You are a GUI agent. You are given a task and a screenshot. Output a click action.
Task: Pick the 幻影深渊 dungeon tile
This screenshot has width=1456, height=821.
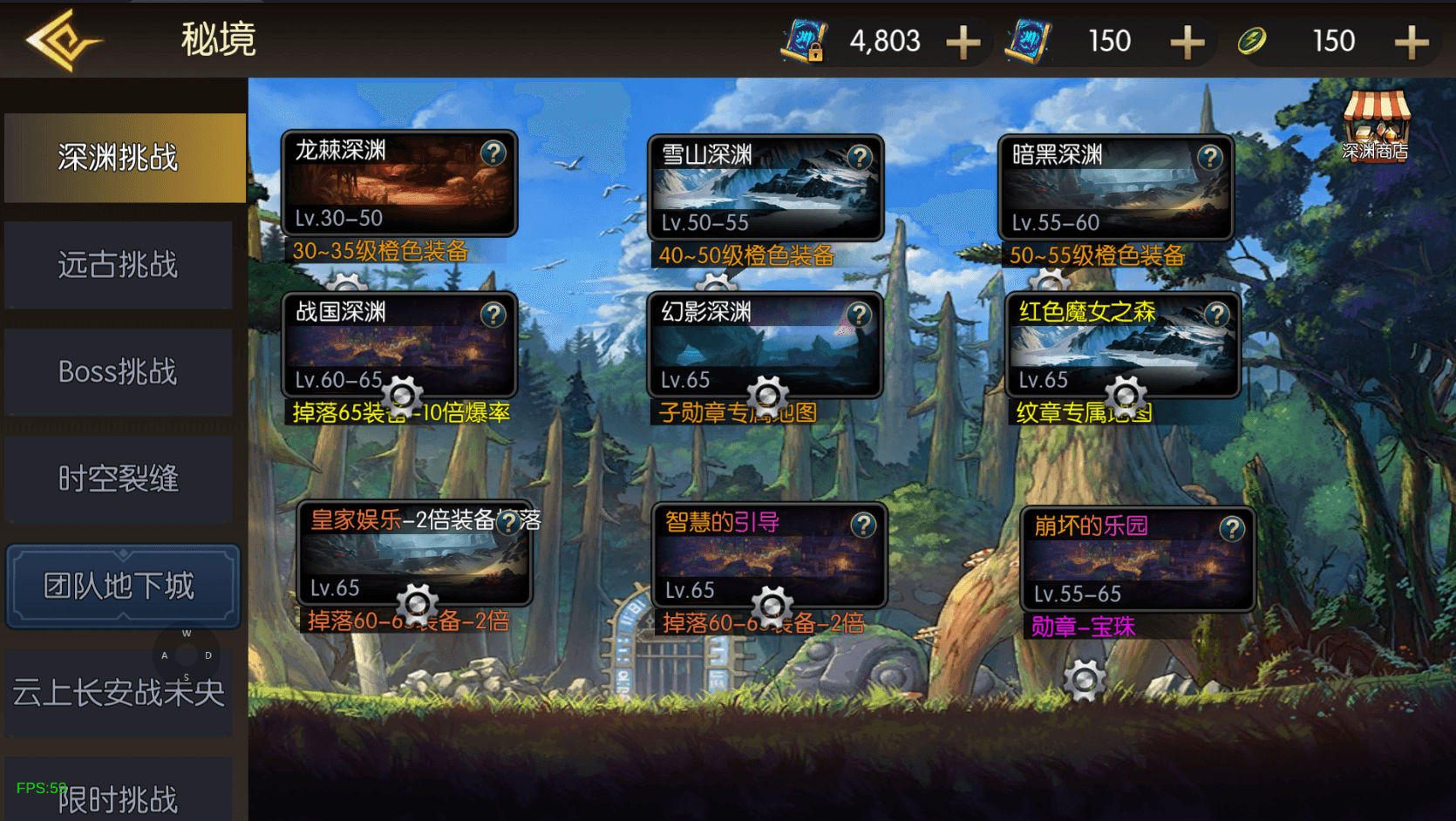(x=765, y=345)
